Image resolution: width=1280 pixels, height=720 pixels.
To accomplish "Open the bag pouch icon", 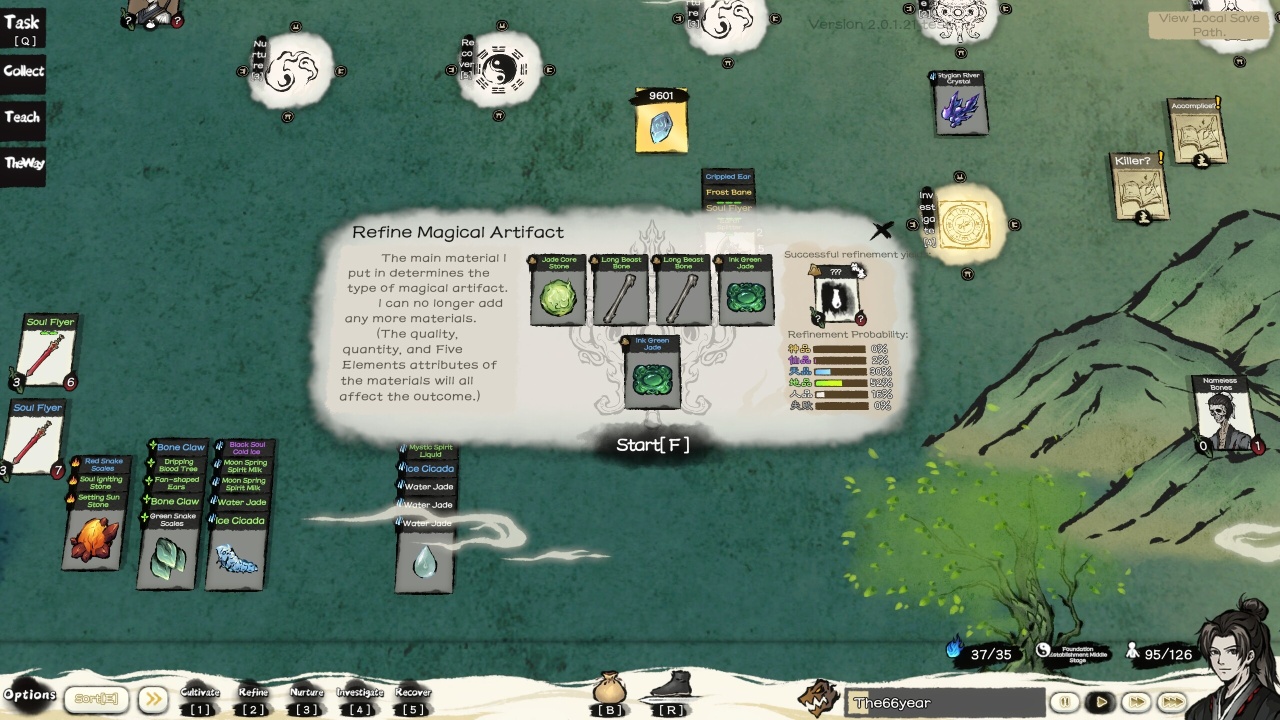I will [609, 691].
